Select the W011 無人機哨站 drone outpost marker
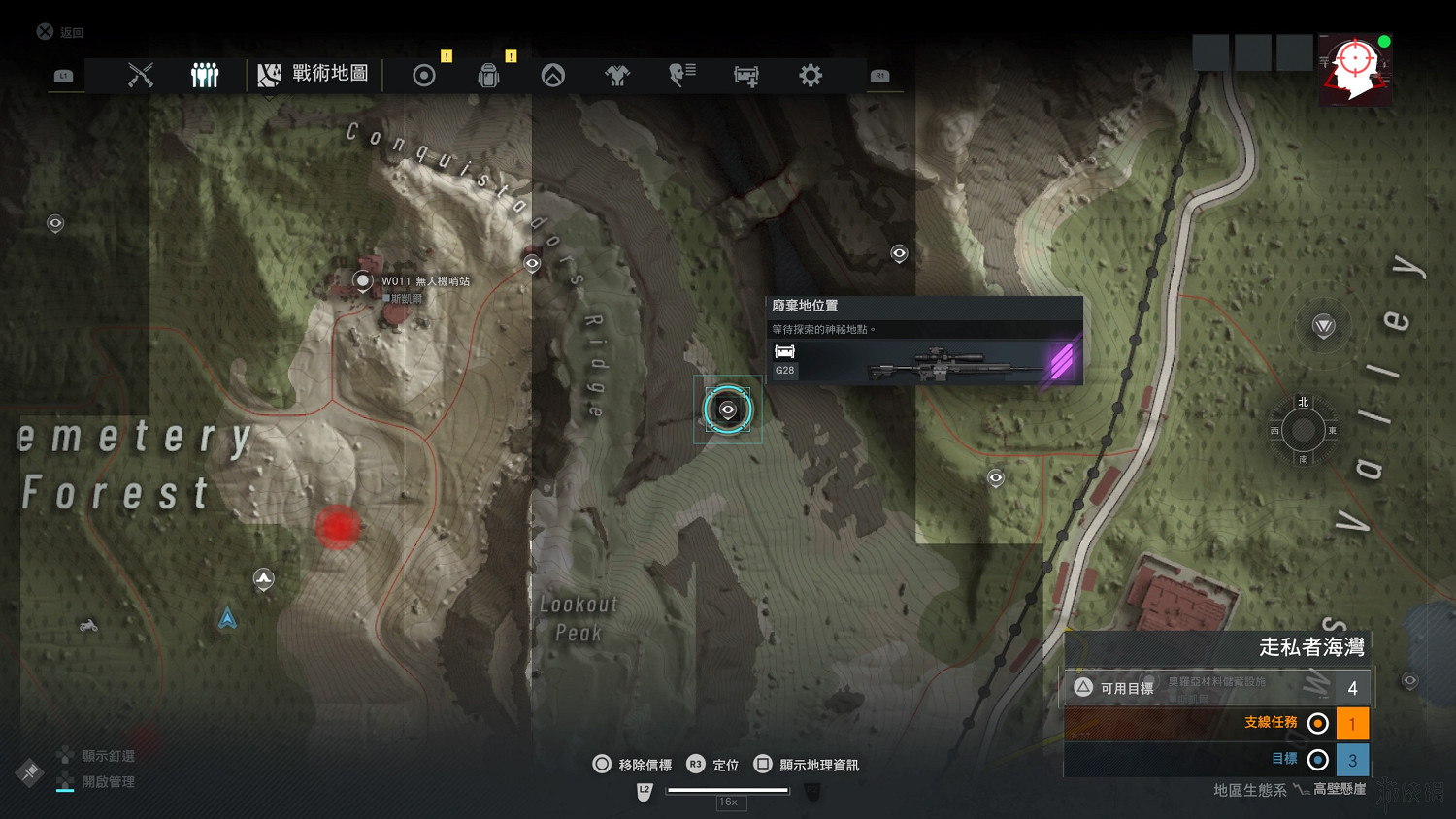Screen dimensions: 1456x819 pyautogui.click(x=362, y=281)
